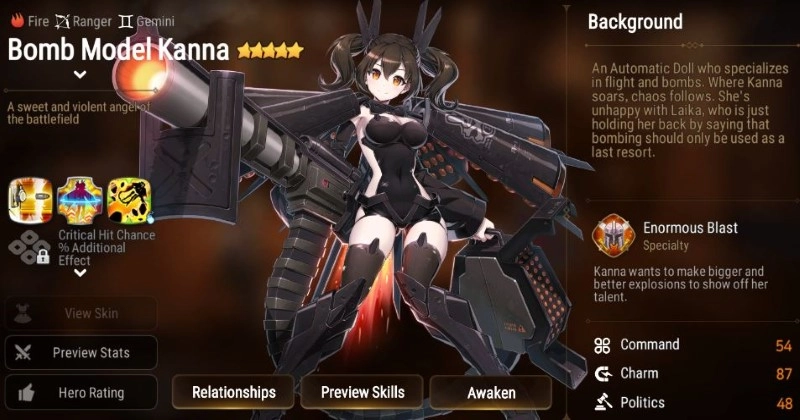
Task: Select the middle skill icon with blue ring
Action: coord(79,201)
